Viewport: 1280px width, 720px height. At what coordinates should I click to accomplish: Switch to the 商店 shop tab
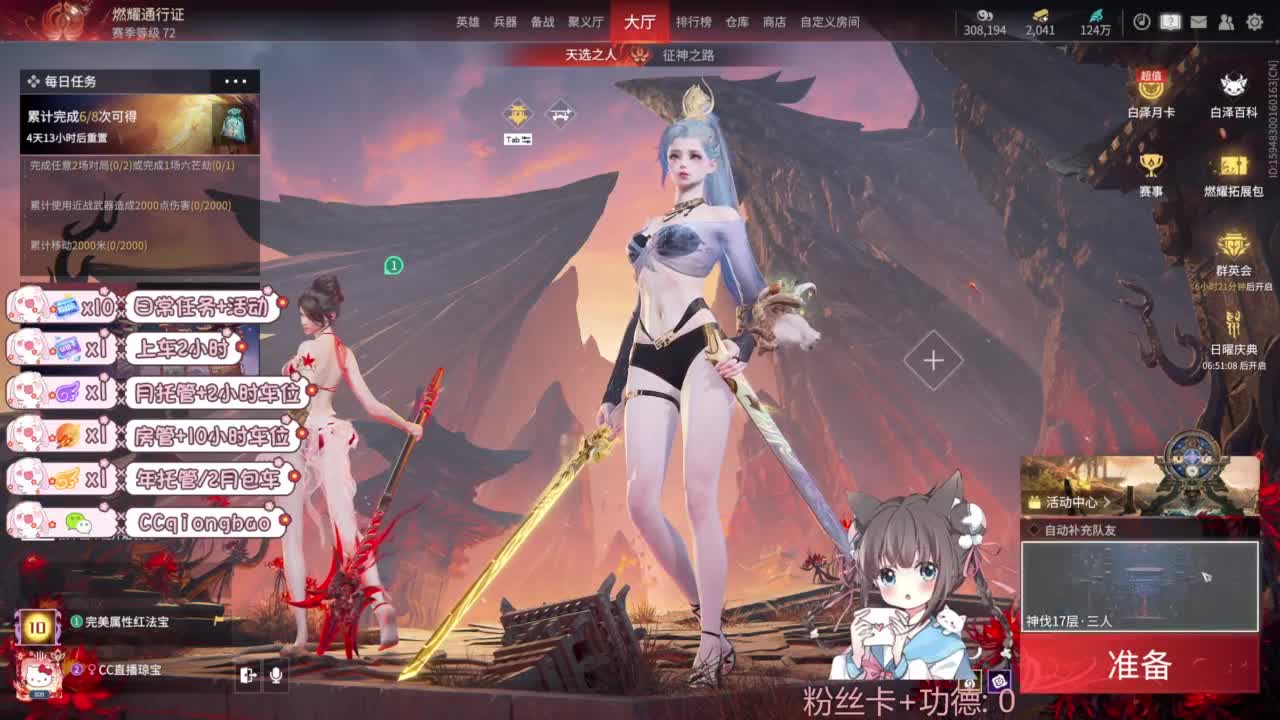tap(777, 21)
